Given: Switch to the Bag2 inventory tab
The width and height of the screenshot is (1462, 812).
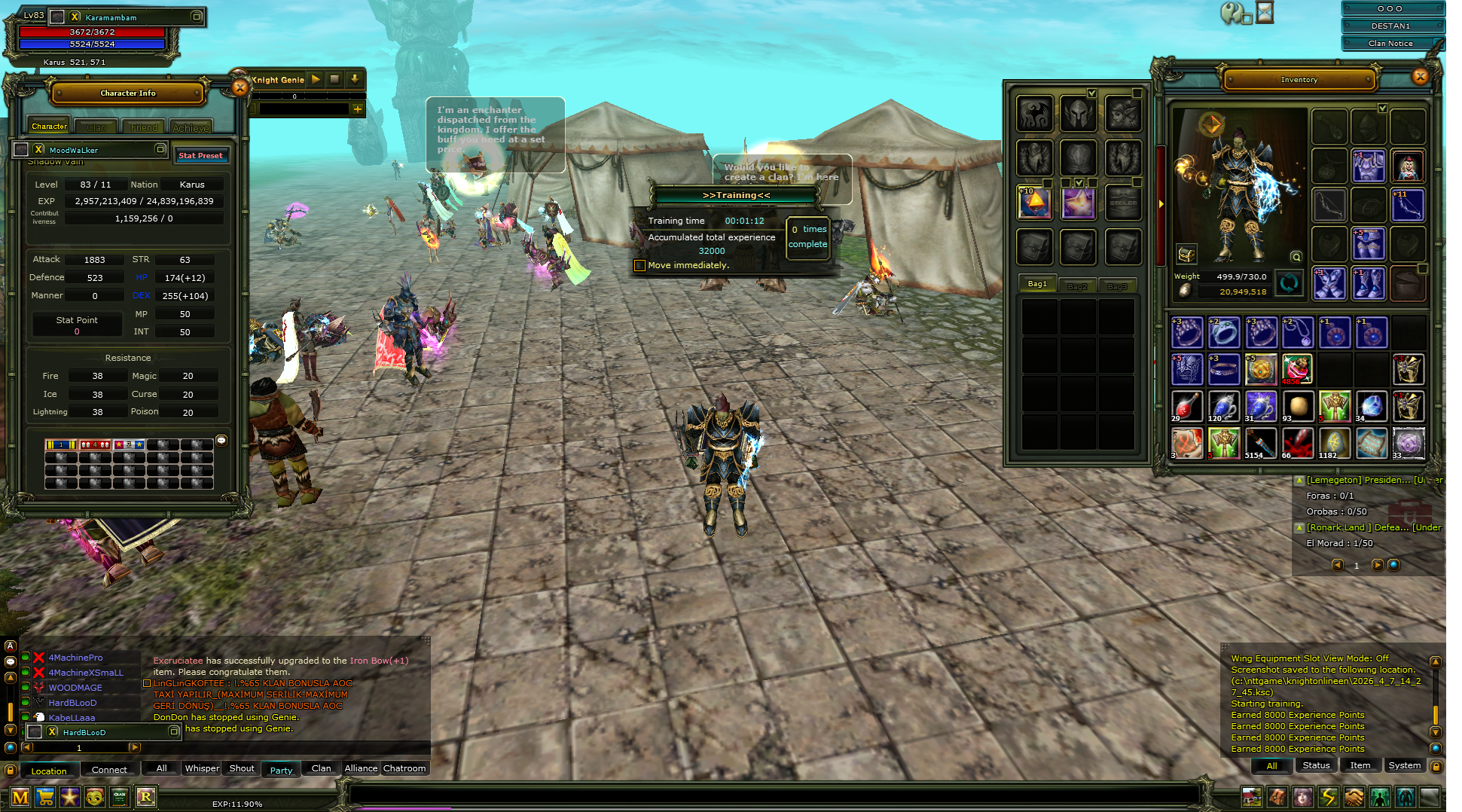Looking at the screenshot, I should click(x=1079, y=285).
